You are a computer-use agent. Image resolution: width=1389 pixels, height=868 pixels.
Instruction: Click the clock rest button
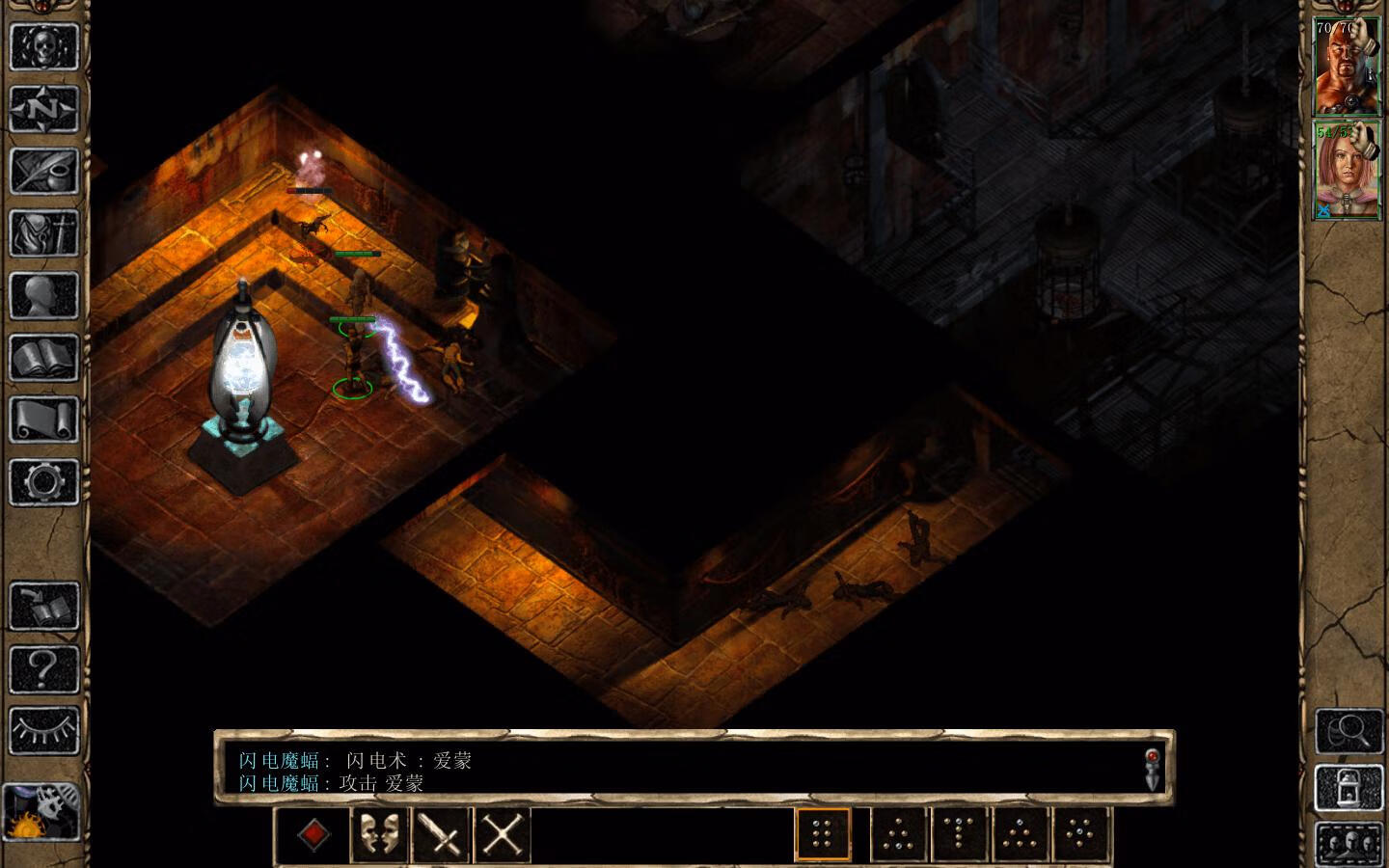(41, 811)
